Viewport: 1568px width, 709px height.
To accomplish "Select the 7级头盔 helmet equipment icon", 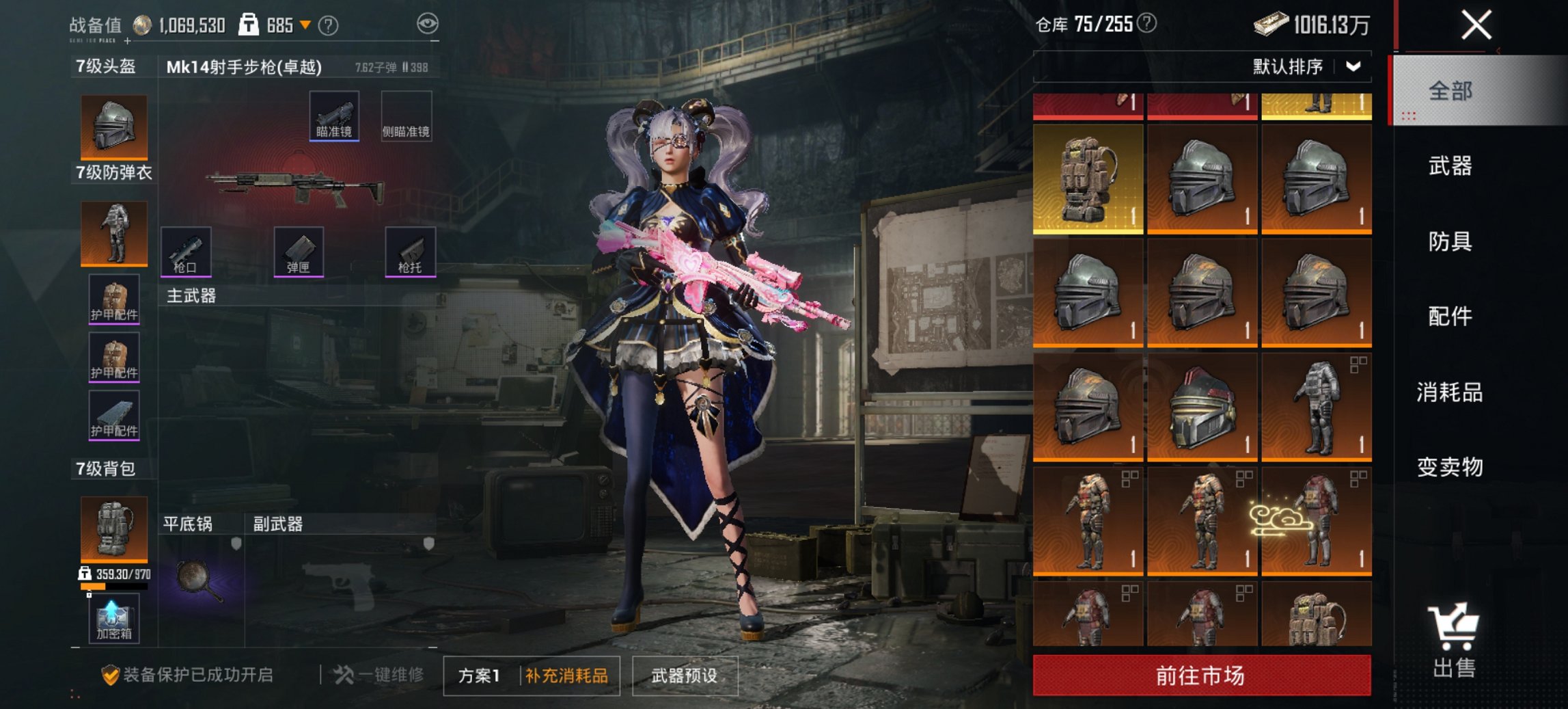I will tap(113, 126).
